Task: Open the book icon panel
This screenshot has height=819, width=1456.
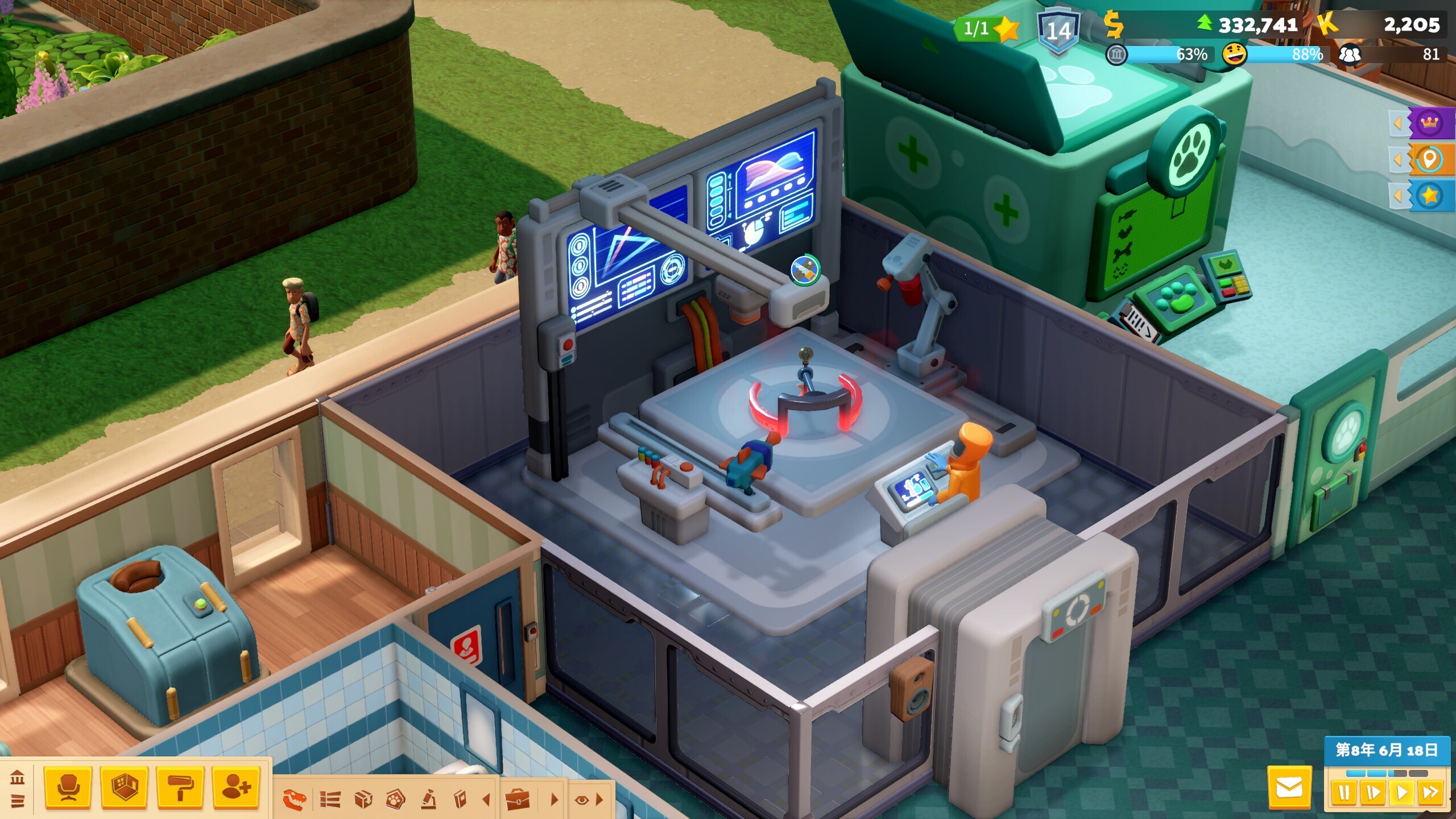Action: click(460, 800)
